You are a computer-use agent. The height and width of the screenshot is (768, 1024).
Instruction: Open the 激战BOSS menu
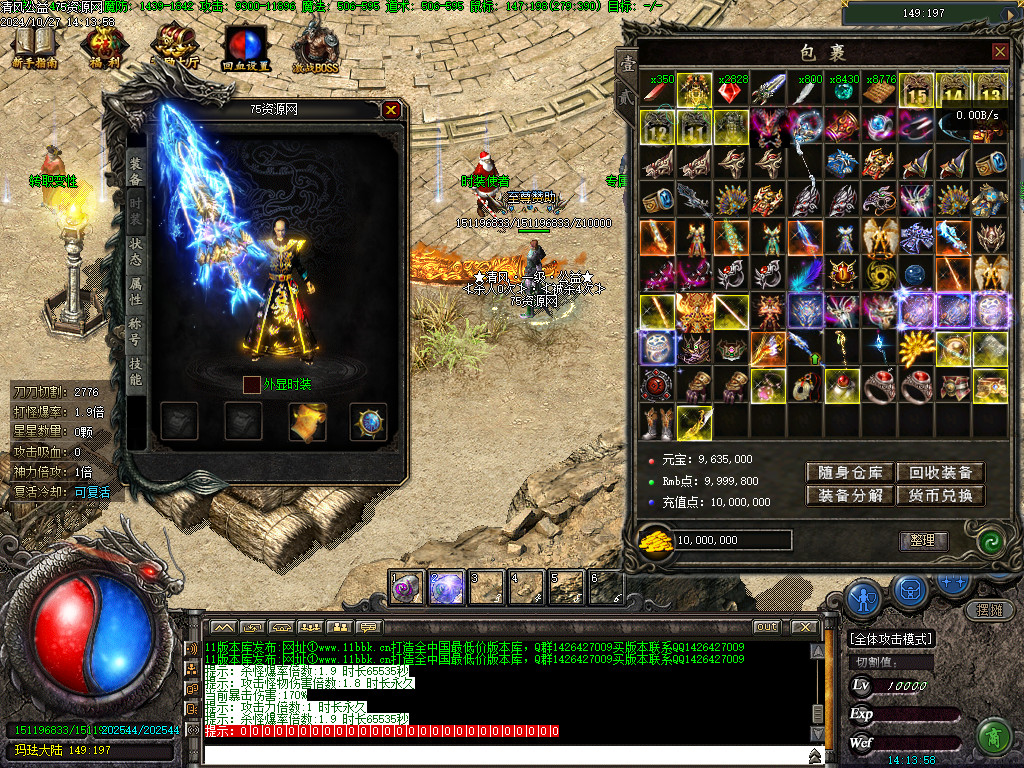tap(316, 46)
